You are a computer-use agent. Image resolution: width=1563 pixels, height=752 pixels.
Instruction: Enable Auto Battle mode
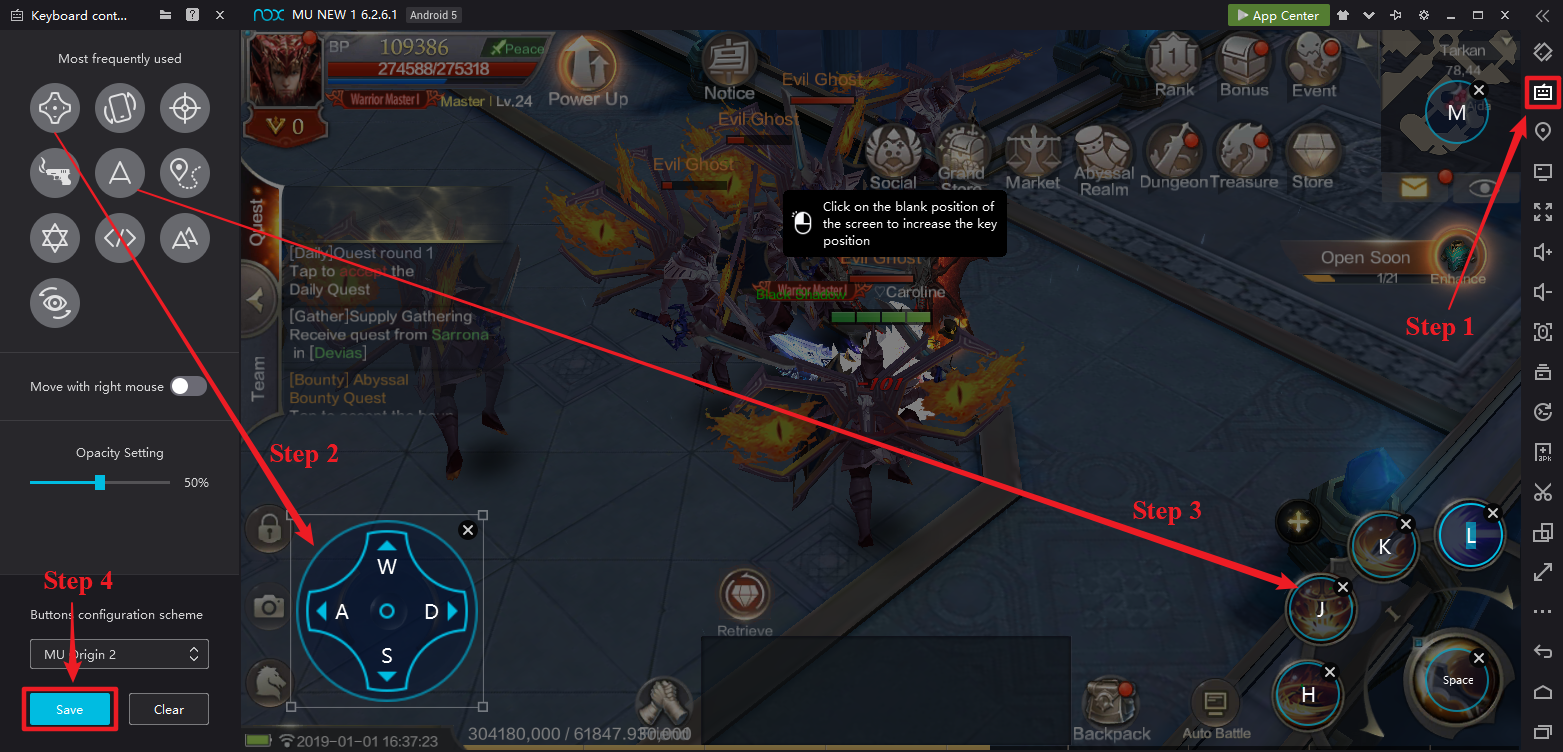(x=1216, y=712)
